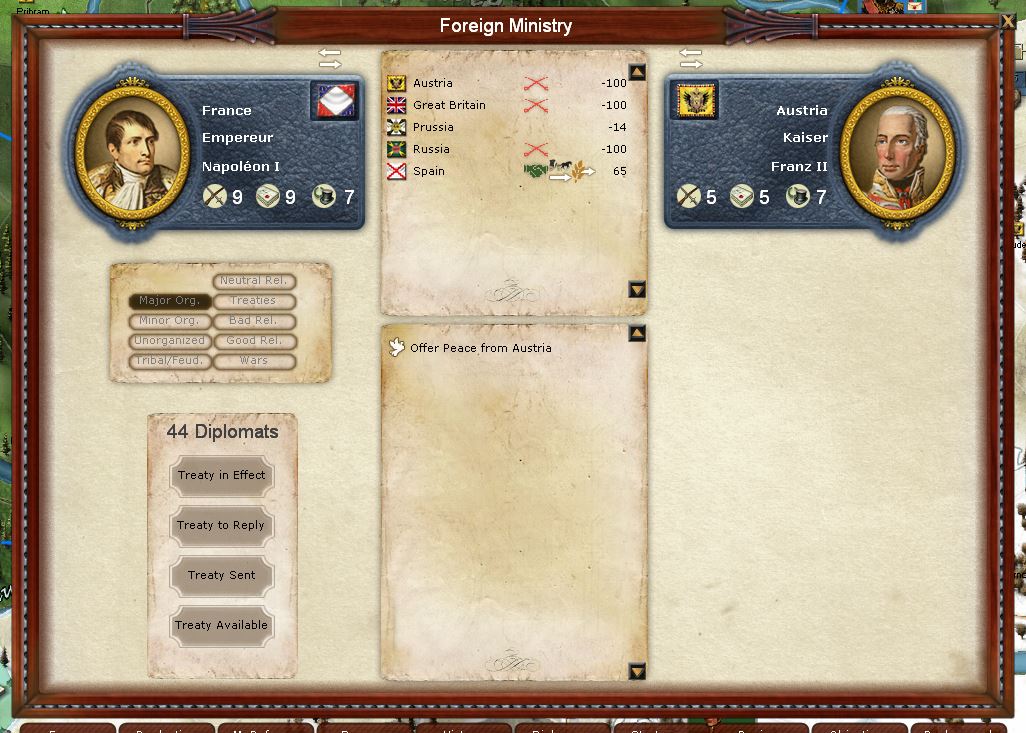Viewport: 1026px width, 733px height.
Task: Choose Spain from the nations list
Action: click(429, 171)
